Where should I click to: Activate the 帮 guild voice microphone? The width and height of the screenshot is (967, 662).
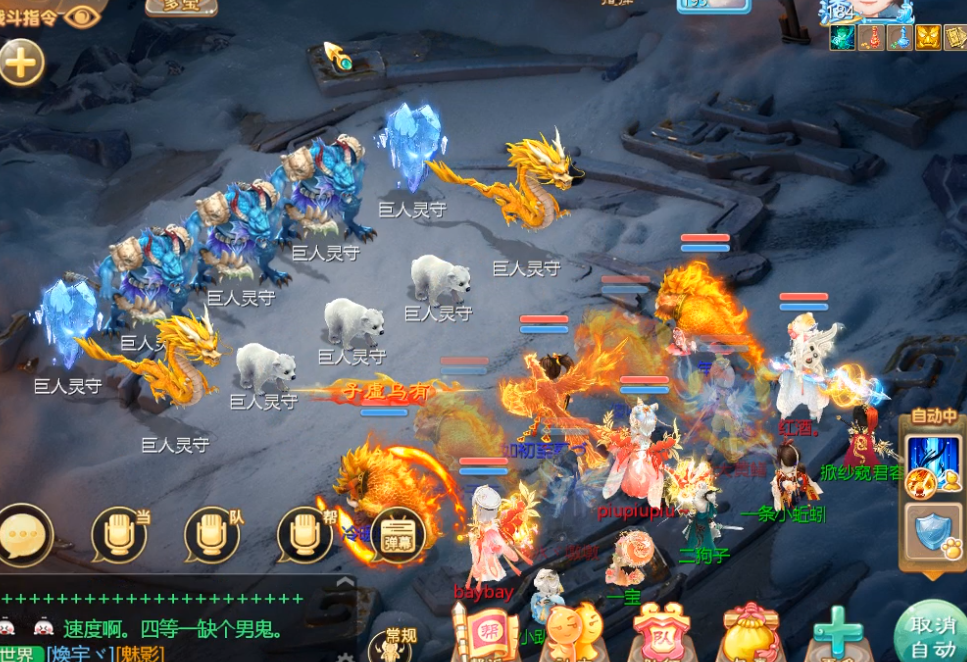pos(304,535)
